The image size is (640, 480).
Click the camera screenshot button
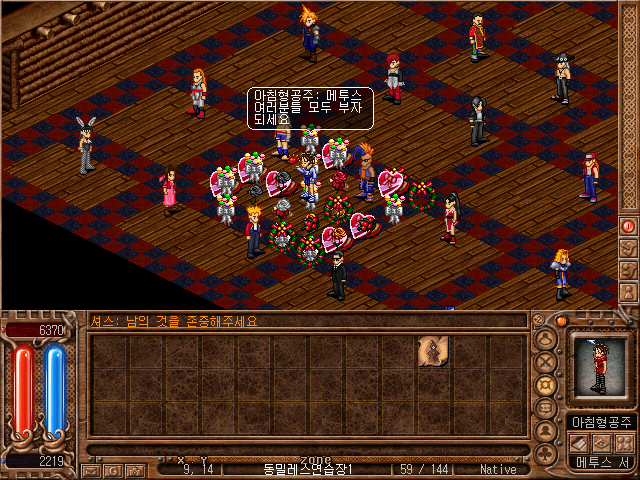133,469
